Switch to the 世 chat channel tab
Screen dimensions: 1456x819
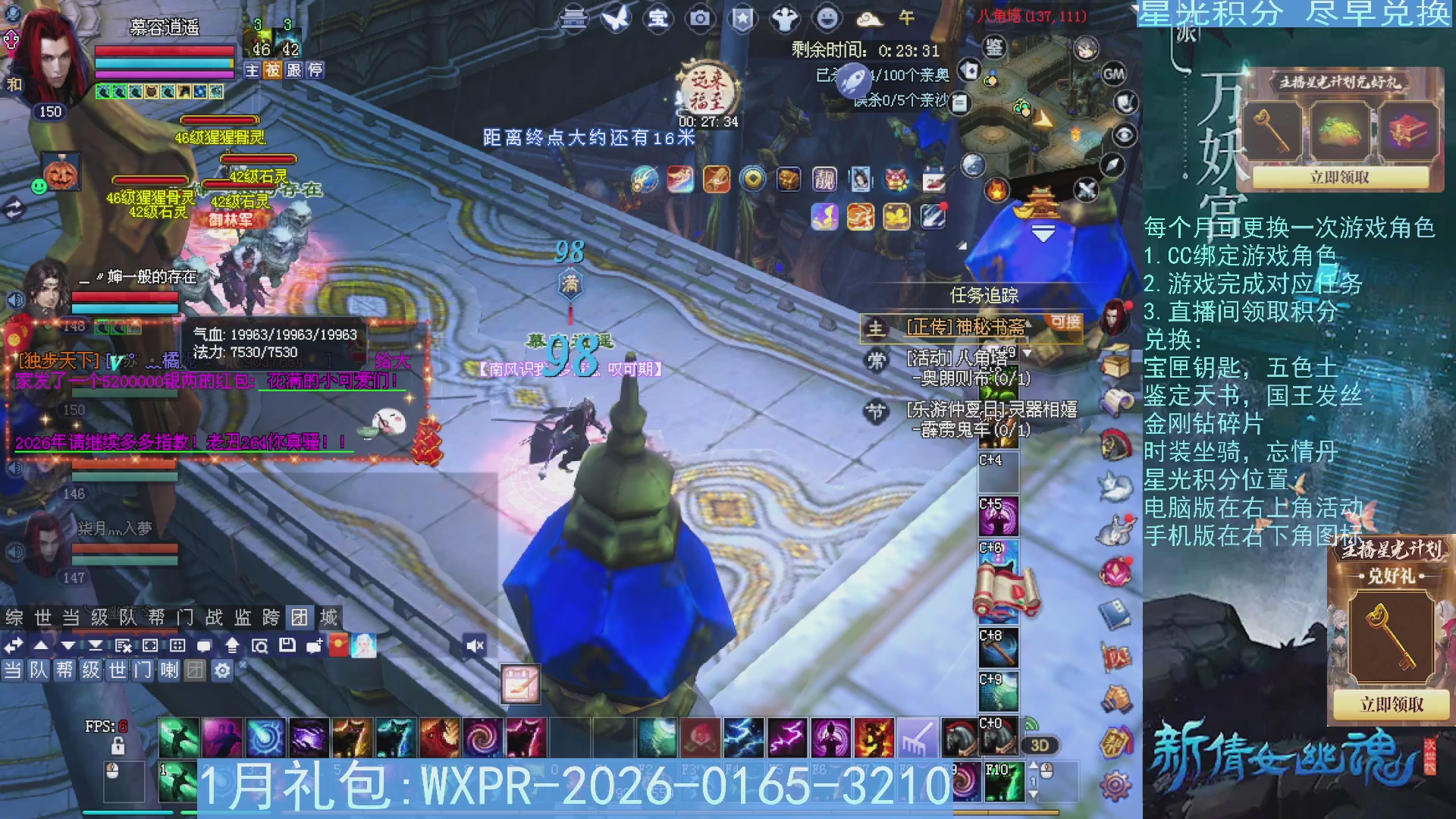116,670
